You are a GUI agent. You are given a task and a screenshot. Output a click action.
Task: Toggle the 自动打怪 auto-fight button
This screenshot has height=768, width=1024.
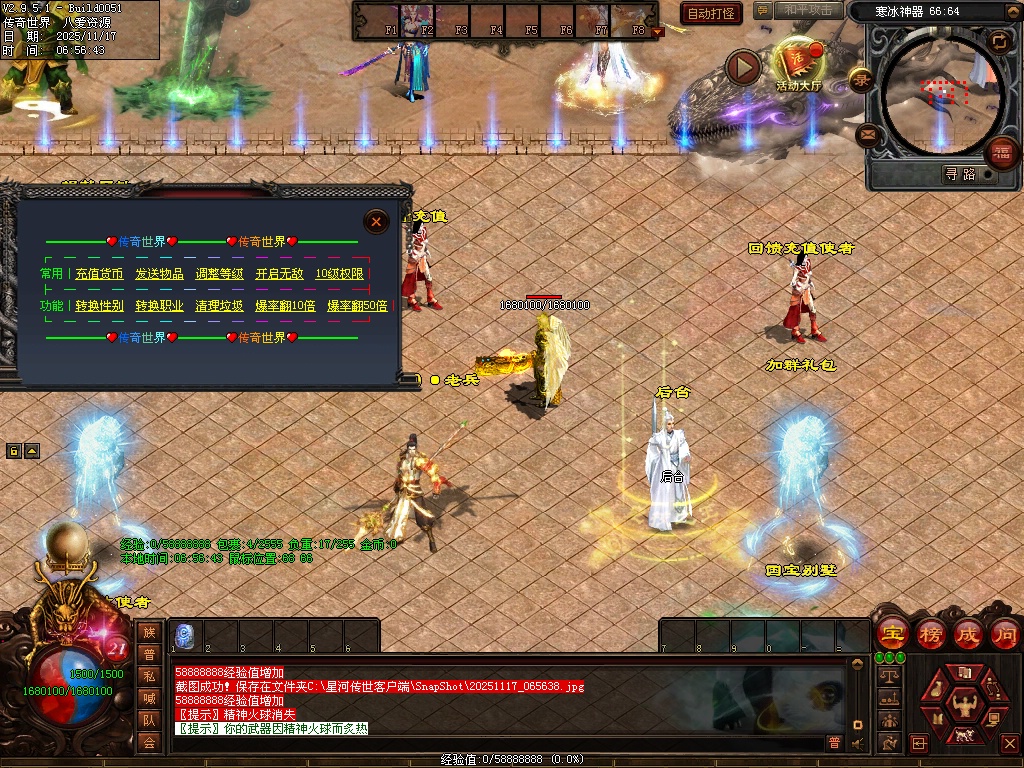coord(711,13)
